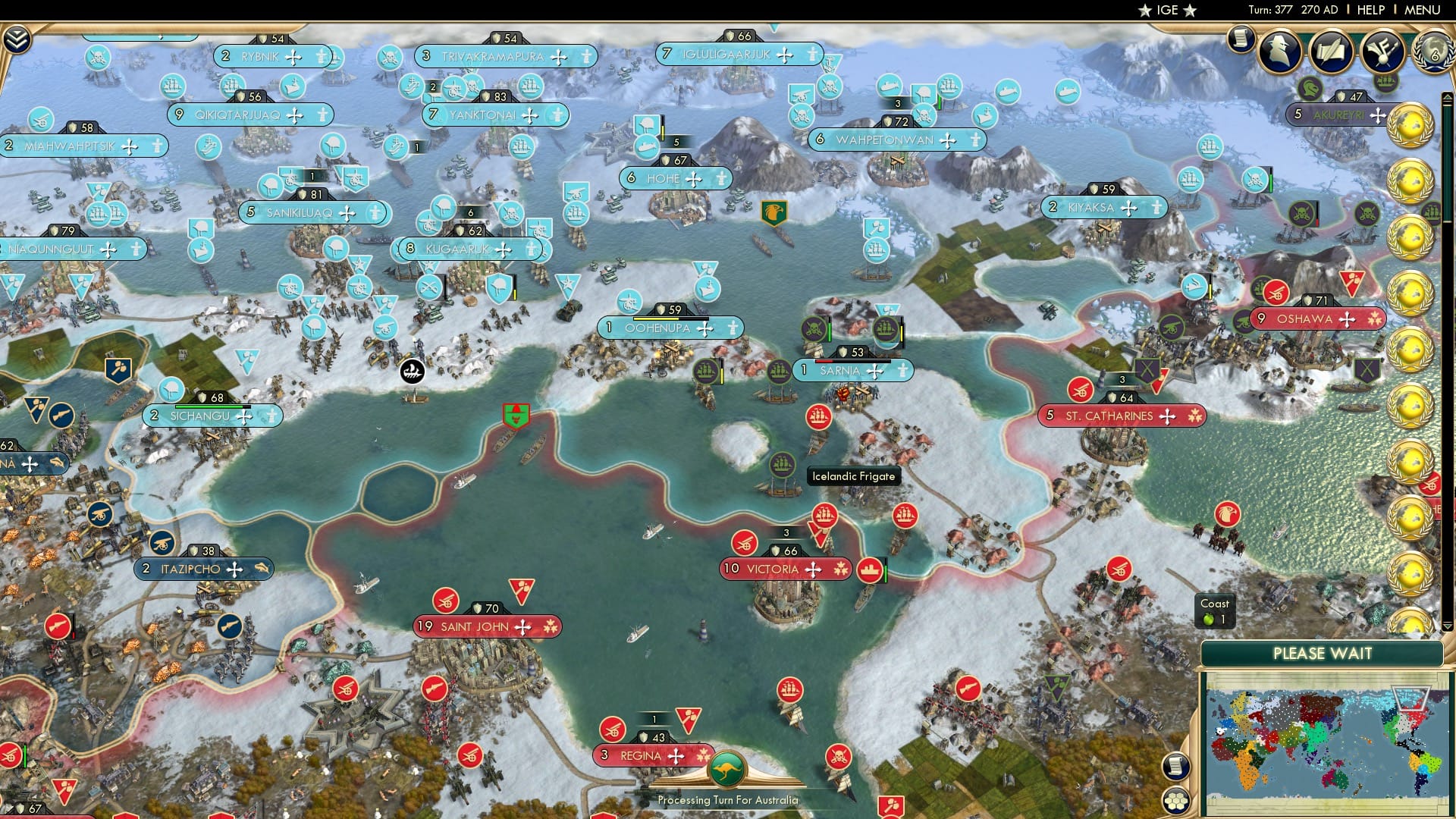The width and height of the screenshot is (1456, 819).
Task: Open HELP from the top bar
Action: tap(1370, 10)
